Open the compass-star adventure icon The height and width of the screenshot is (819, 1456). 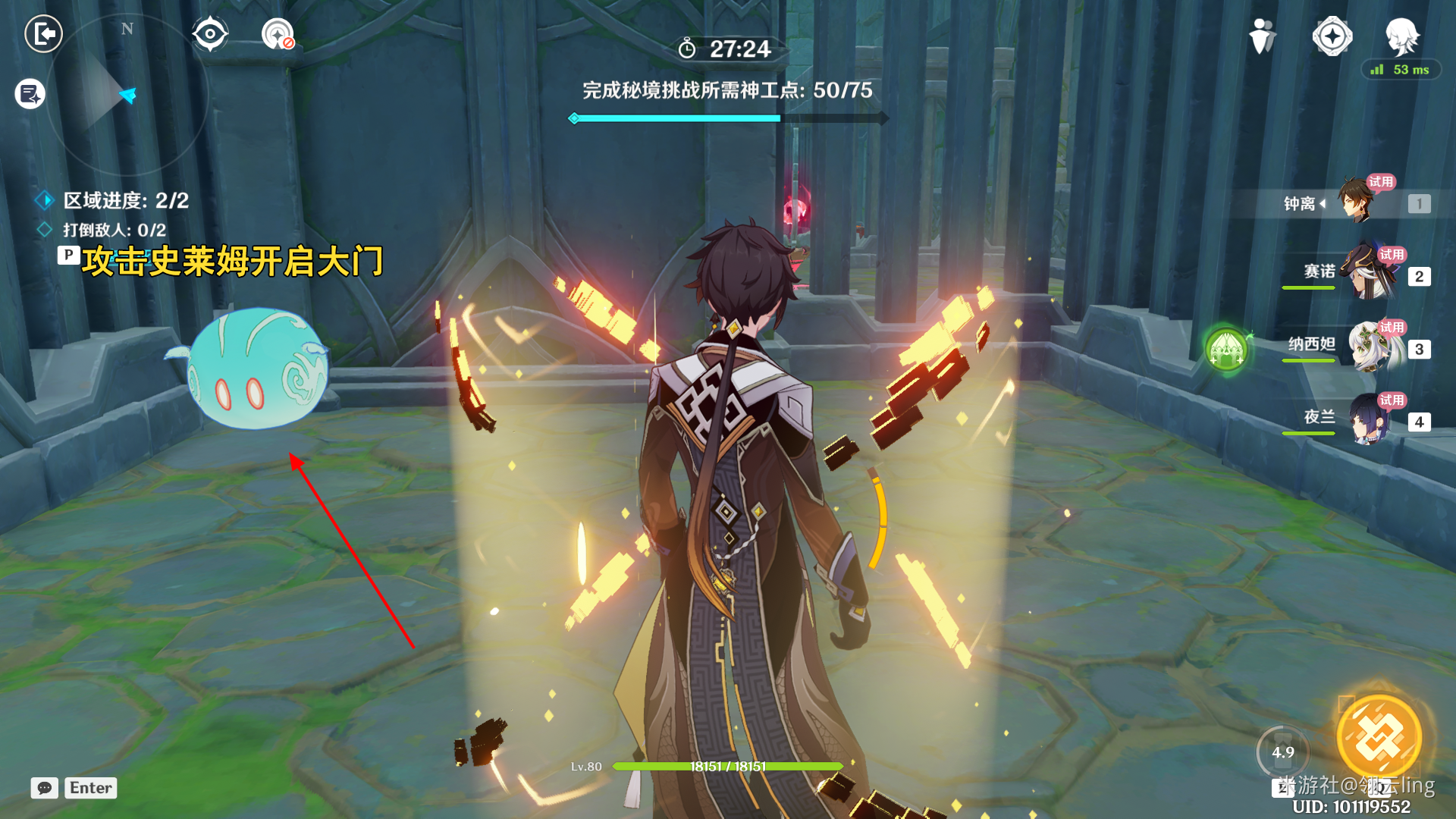(1332, 36)
